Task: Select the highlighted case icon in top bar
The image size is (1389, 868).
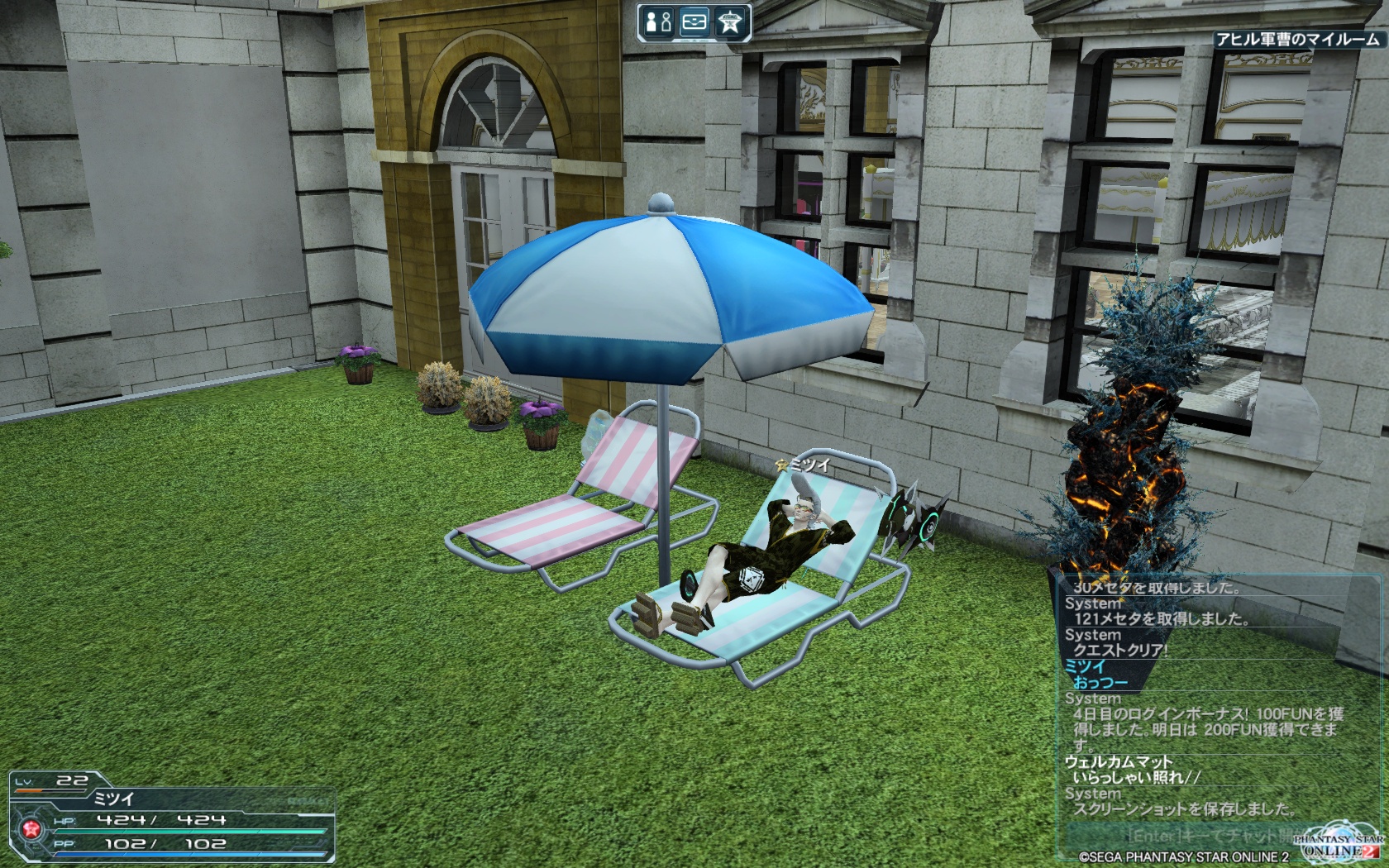Action: click(694, 21)
